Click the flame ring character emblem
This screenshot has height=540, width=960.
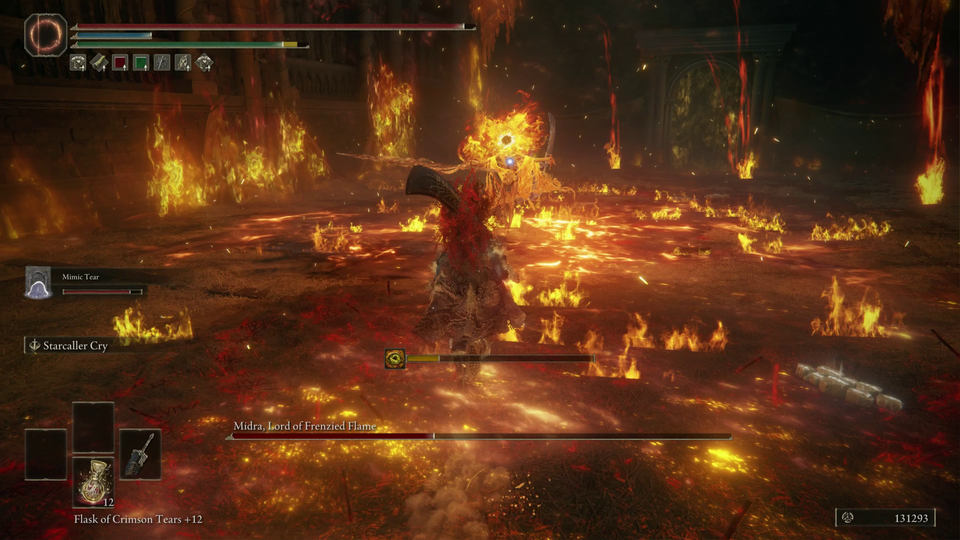click(45, 33)
